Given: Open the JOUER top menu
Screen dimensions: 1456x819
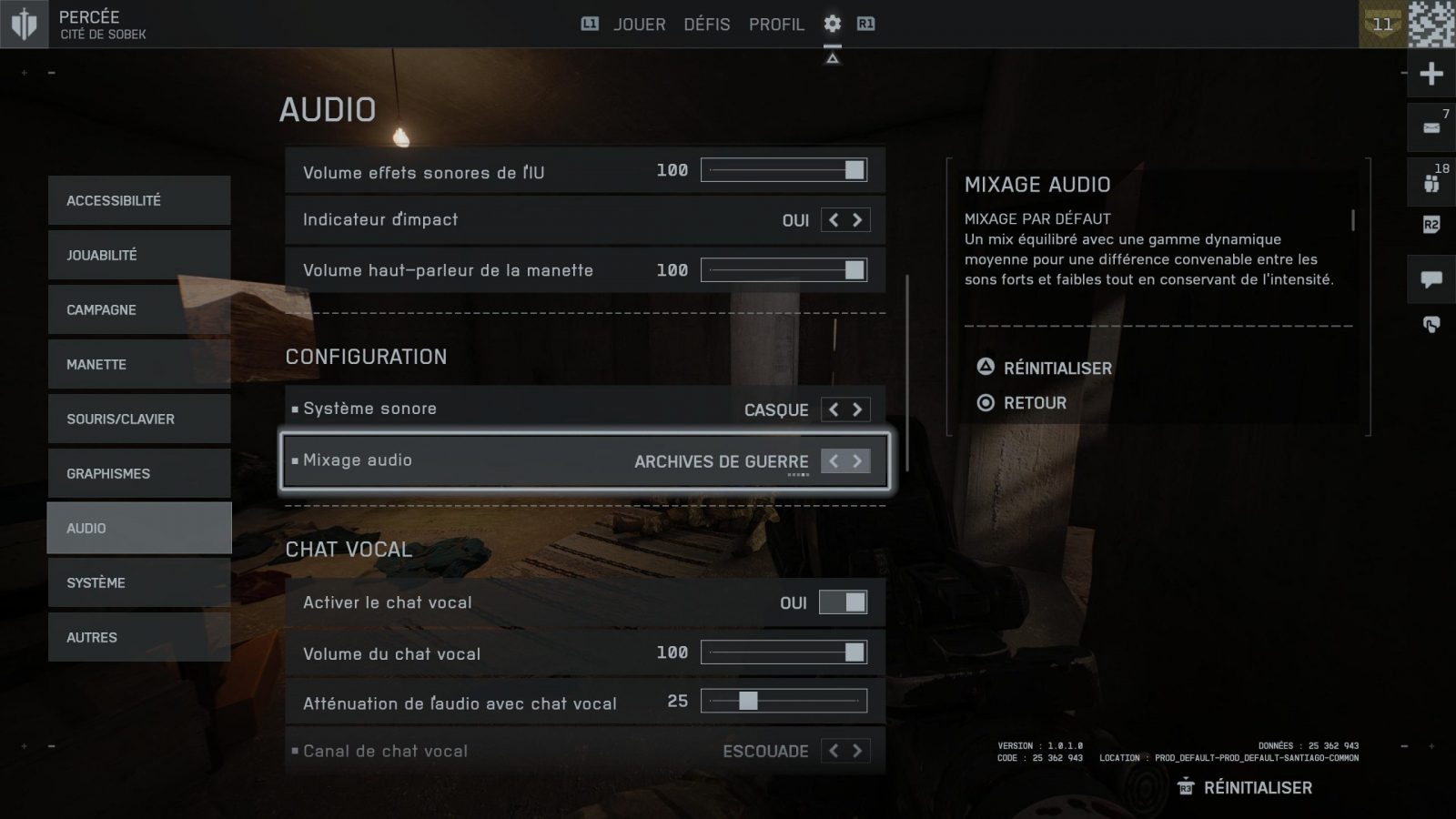Looking at the screenshot, I should 639,25.
